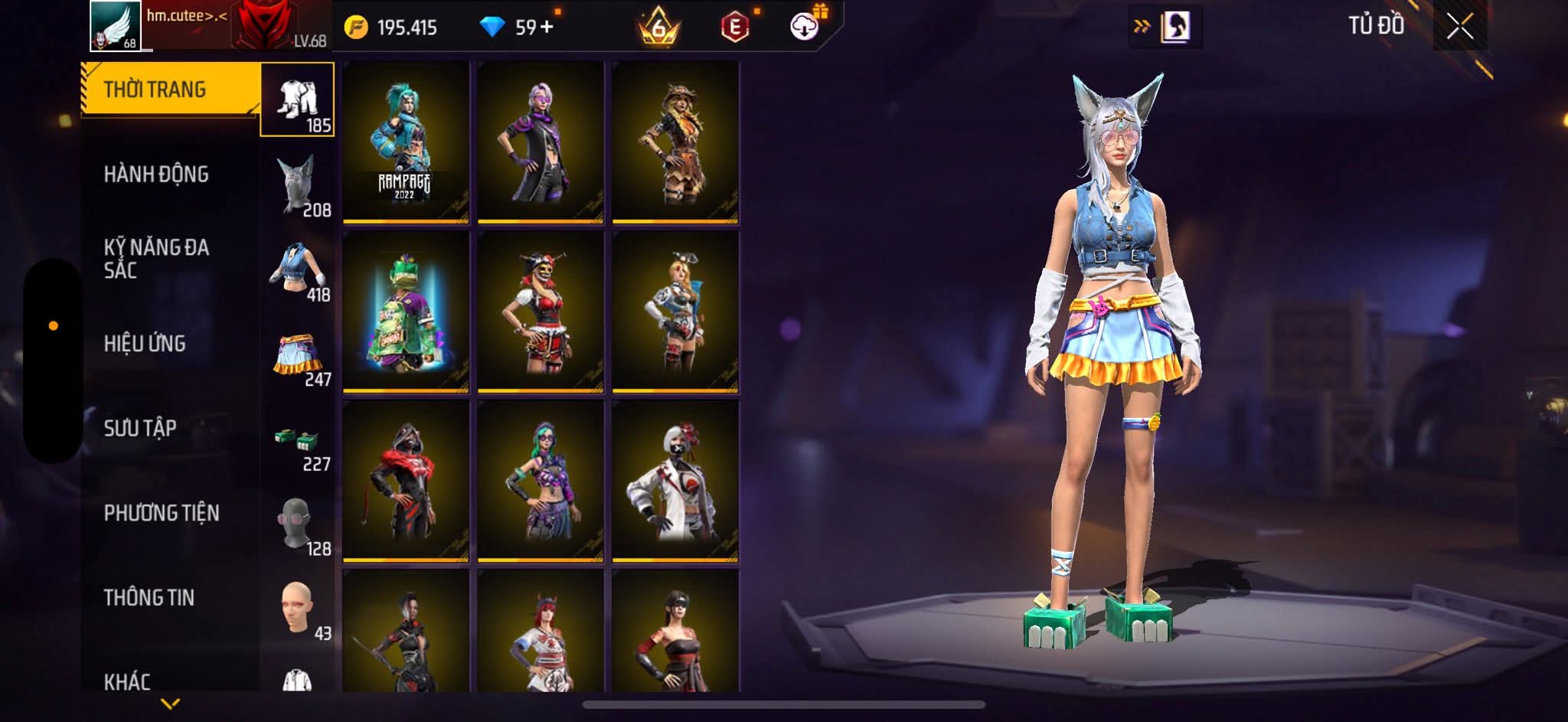
Task: Open the blue skirt bottoms category
Action: (x=297, y=354)
